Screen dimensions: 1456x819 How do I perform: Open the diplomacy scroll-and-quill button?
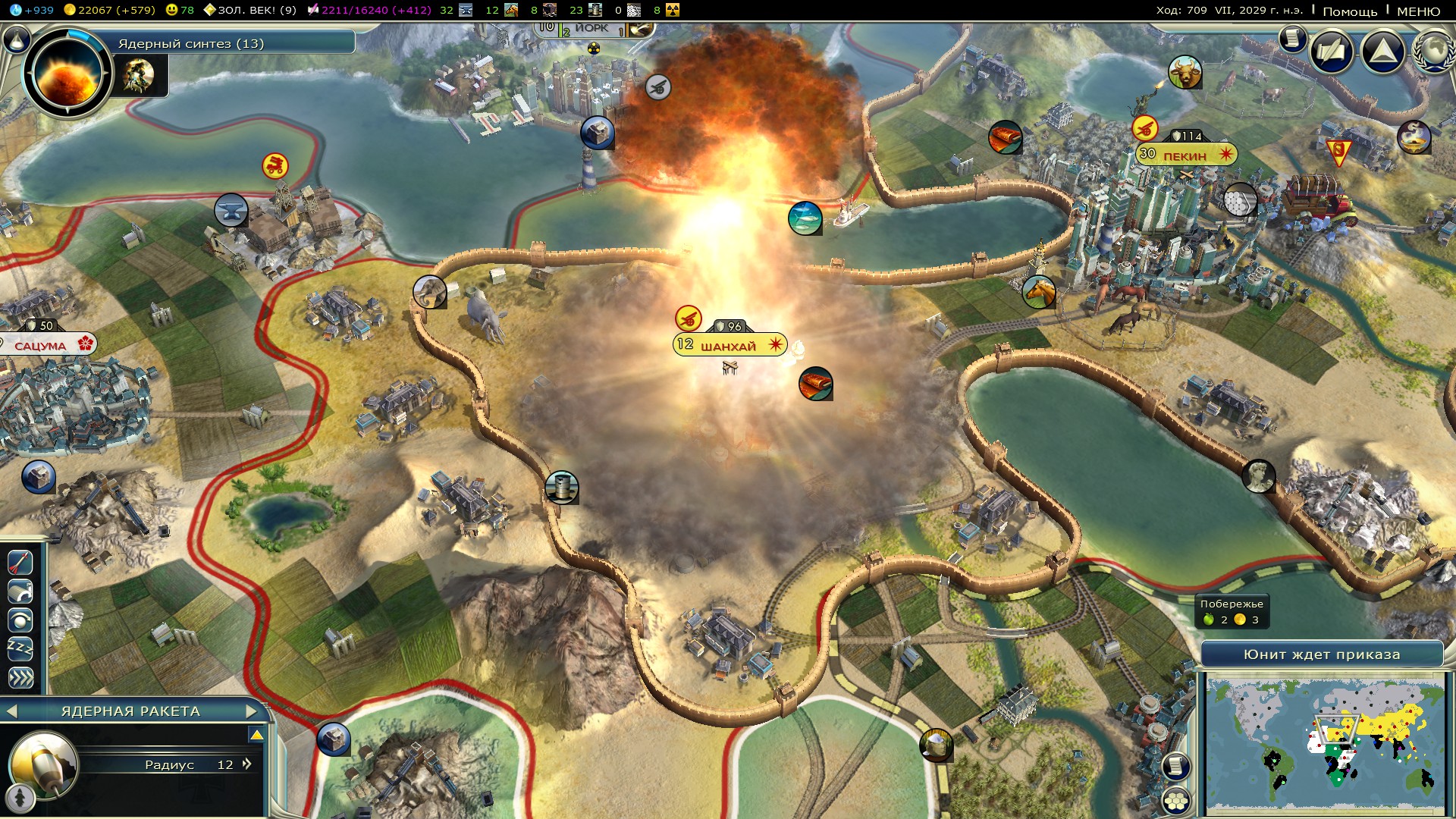[1331, 52]
